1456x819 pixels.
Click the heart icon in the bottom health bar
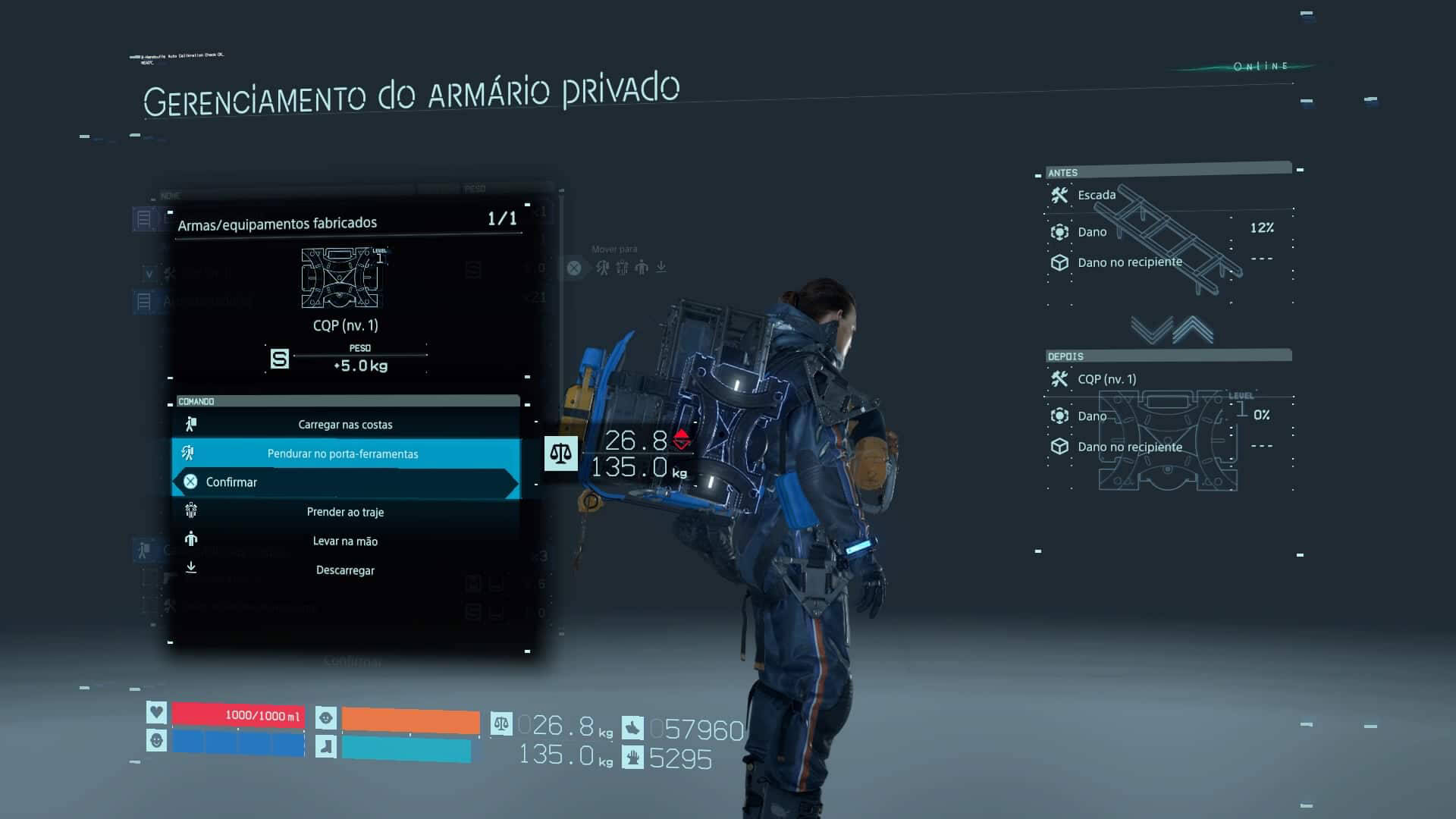tap(156, 714)
